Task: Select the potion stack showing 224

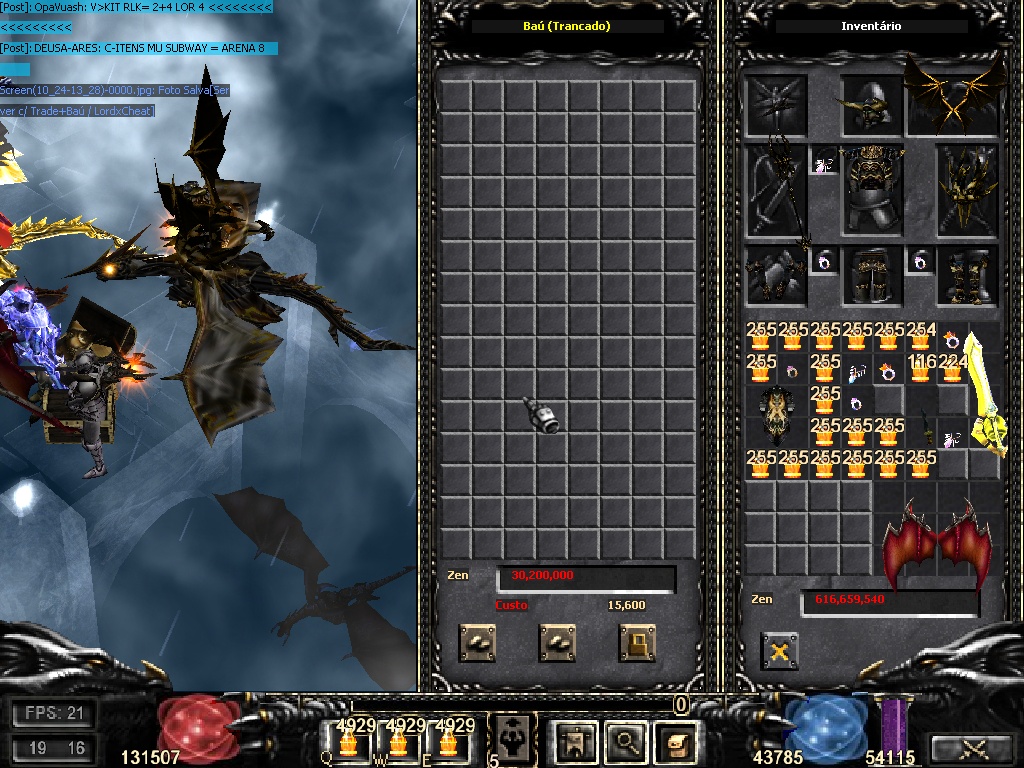Action: (953, 370)
